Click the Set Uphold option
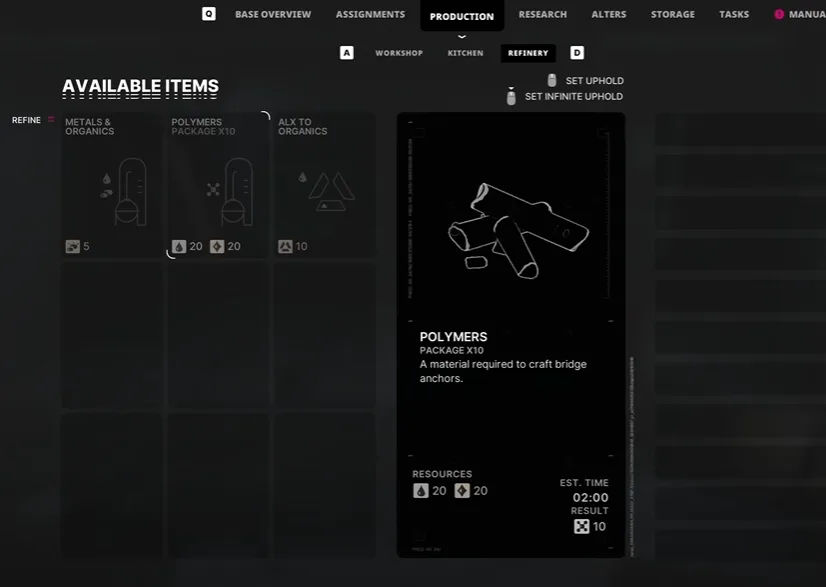826x587 pixels. coord(594,81)
